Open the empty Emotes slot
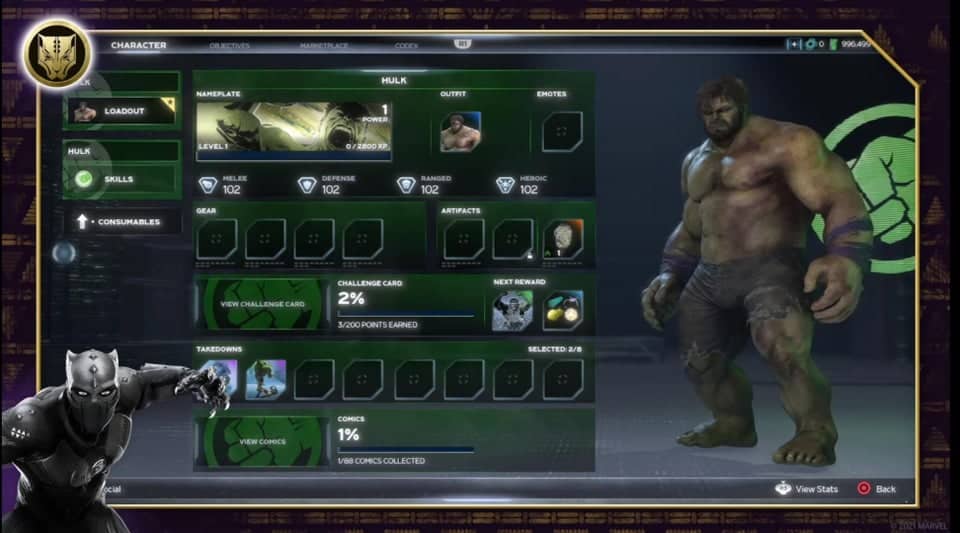 click(562, 131)
